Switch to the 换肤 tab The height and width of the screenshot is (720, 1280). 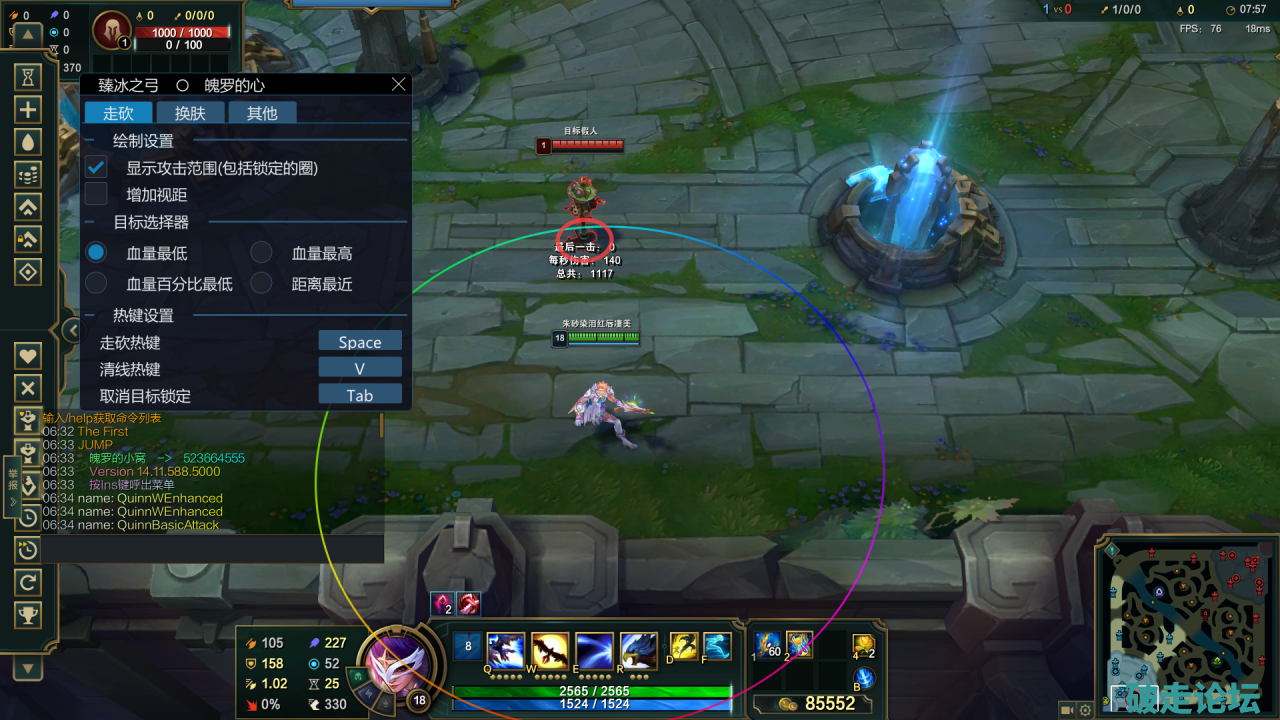[190, 113]
